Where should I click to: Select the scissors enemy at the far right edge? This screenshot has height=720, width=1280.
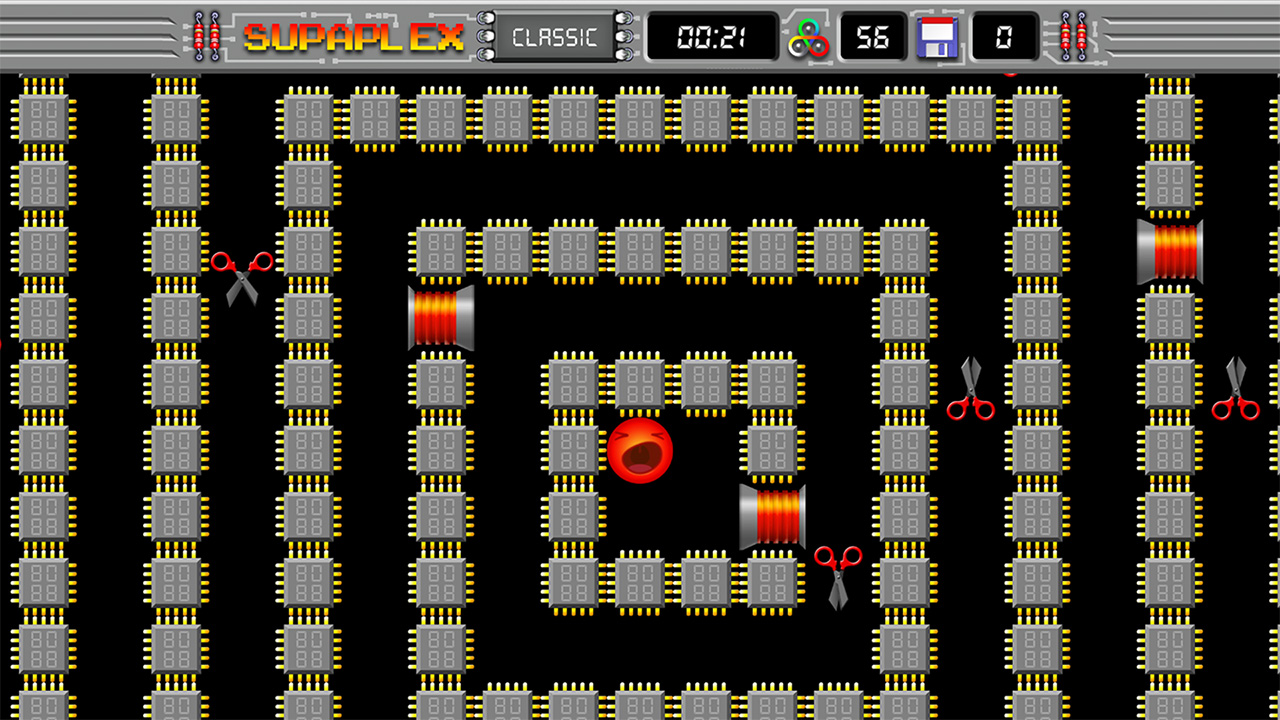(x=1237, y=390)
